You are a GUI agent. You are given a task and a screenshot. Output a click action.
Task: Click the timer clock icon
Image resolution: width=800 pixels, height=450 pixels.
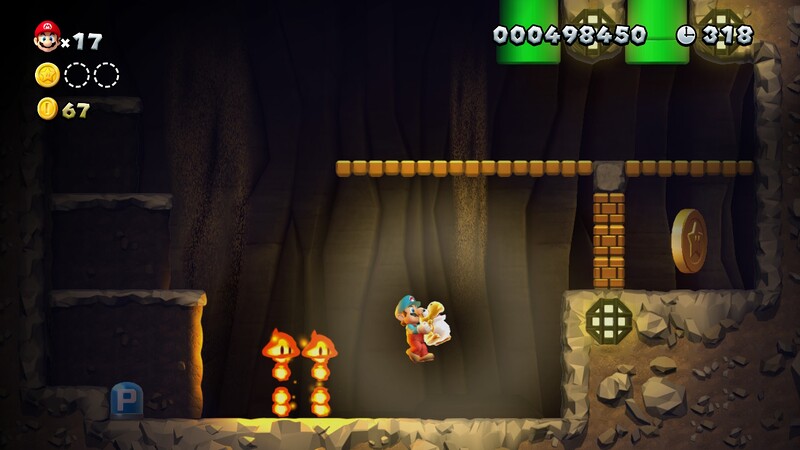[x=686, y=35]
